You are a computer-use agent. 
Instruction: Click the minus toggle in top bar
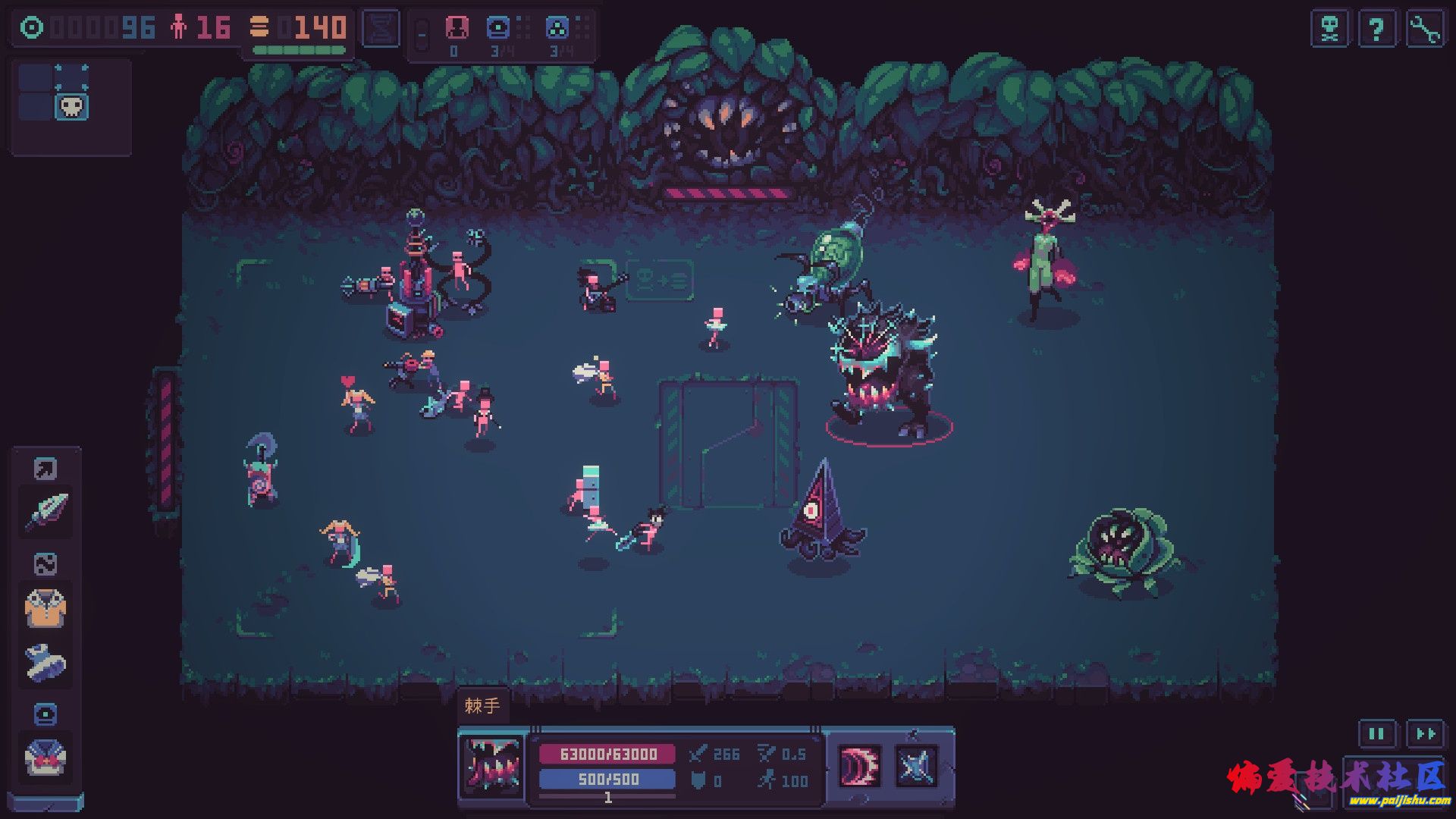(422, 34)
